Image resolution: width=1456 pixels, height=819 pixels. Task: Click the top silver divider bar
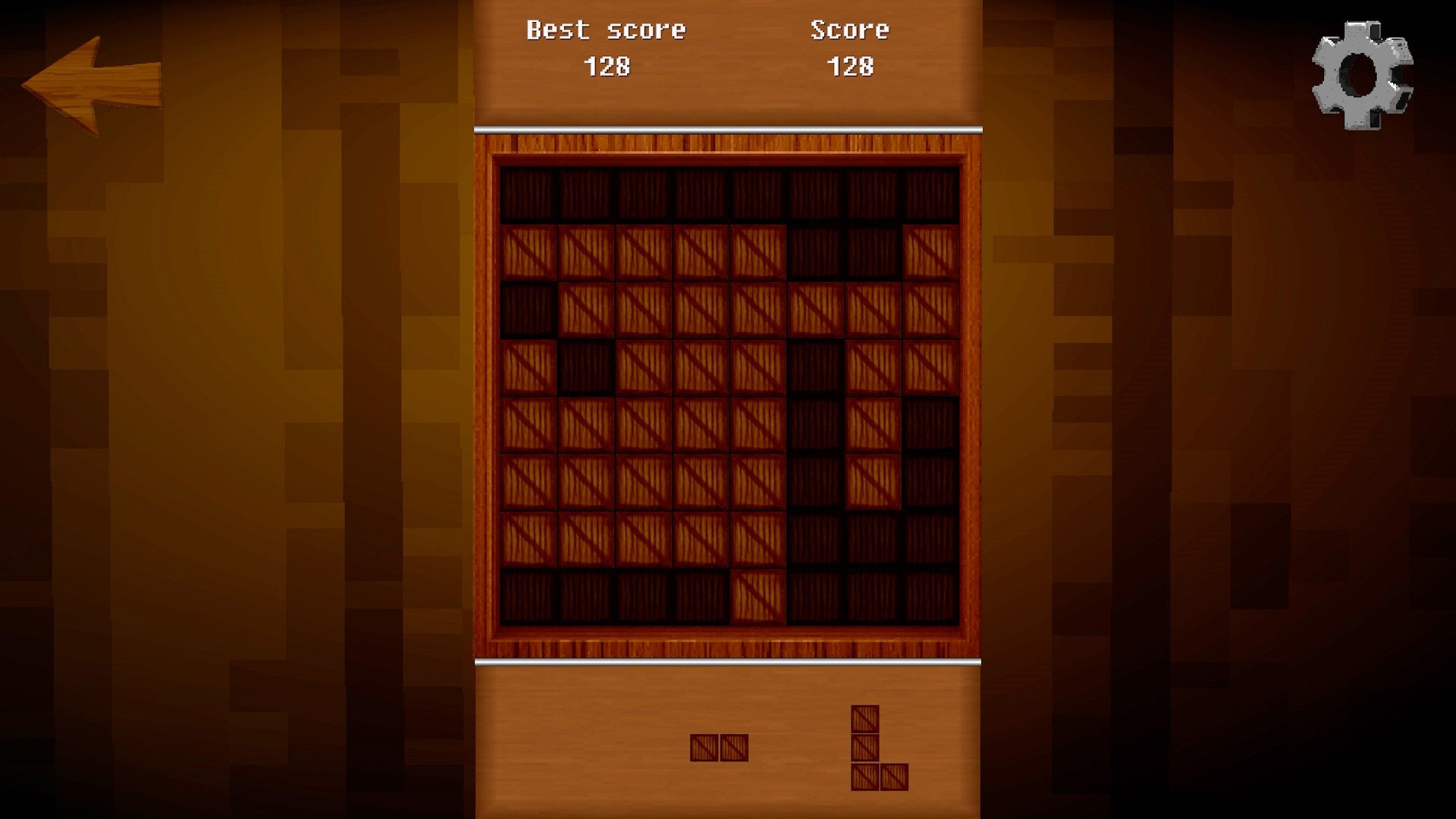(728, 128)
